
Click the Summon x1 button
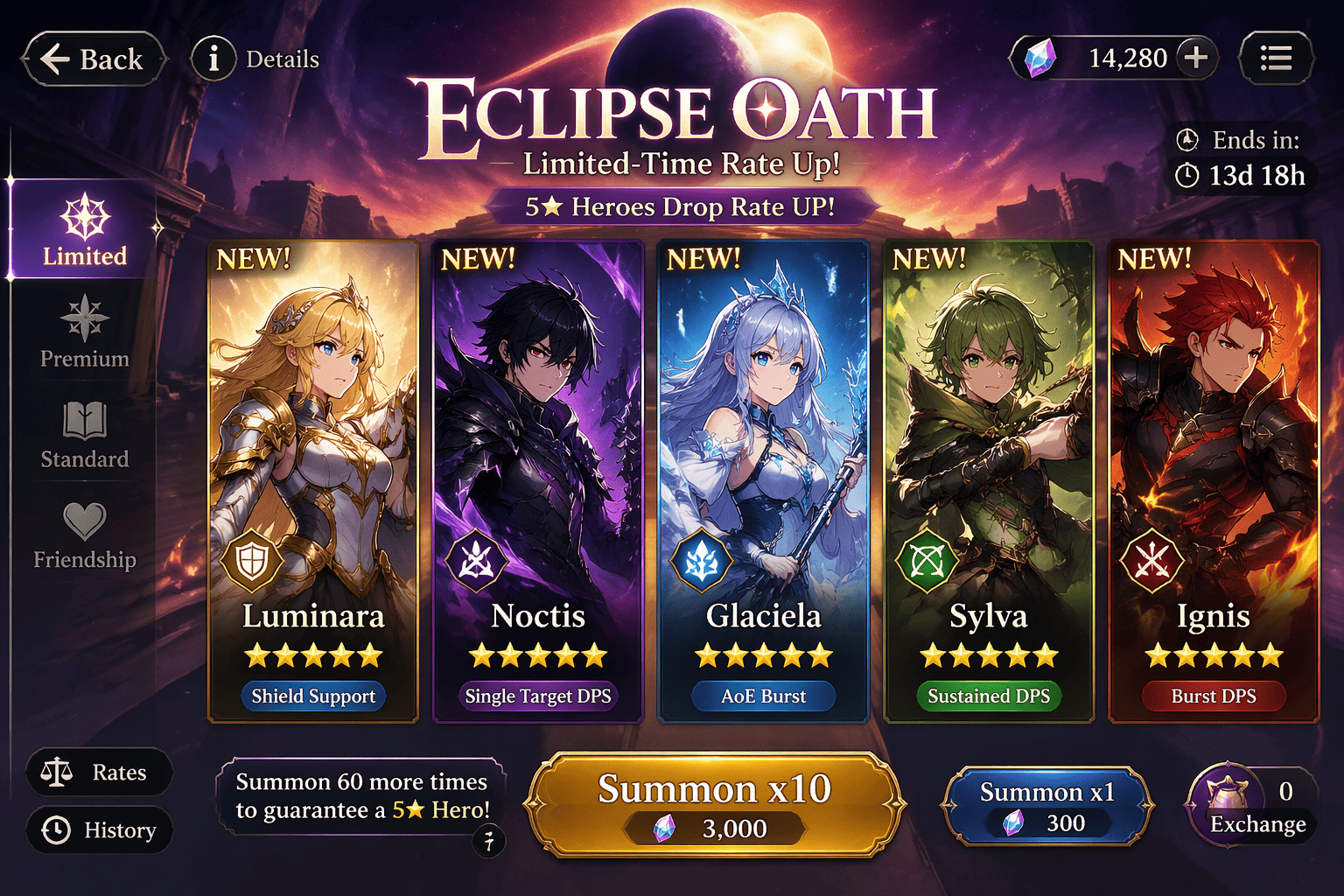pos(1048,804)
